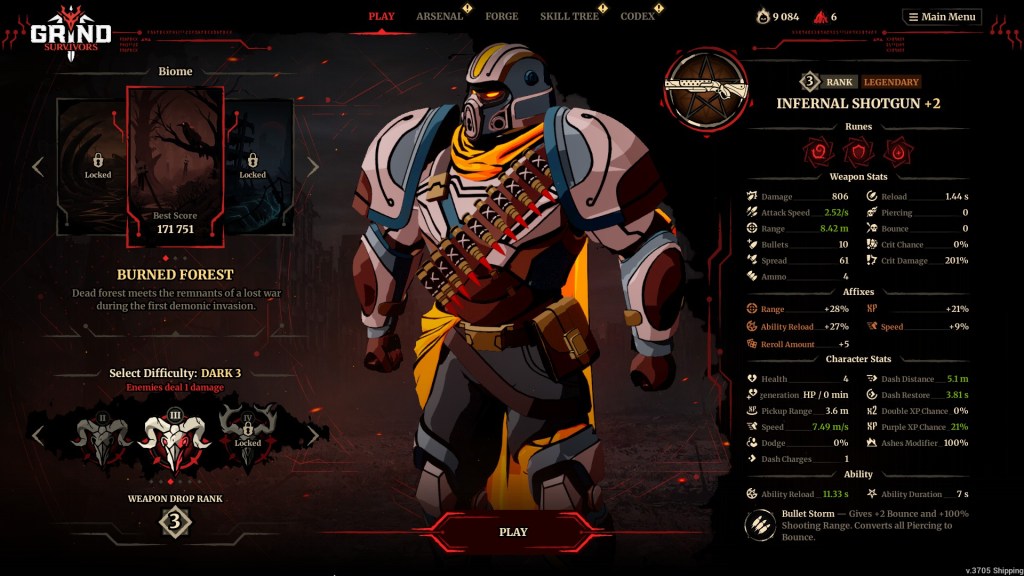This screenshot has width=1024, height=576.
Task: Decrease difficulty with the left arrow
Action: click(38, 435)
